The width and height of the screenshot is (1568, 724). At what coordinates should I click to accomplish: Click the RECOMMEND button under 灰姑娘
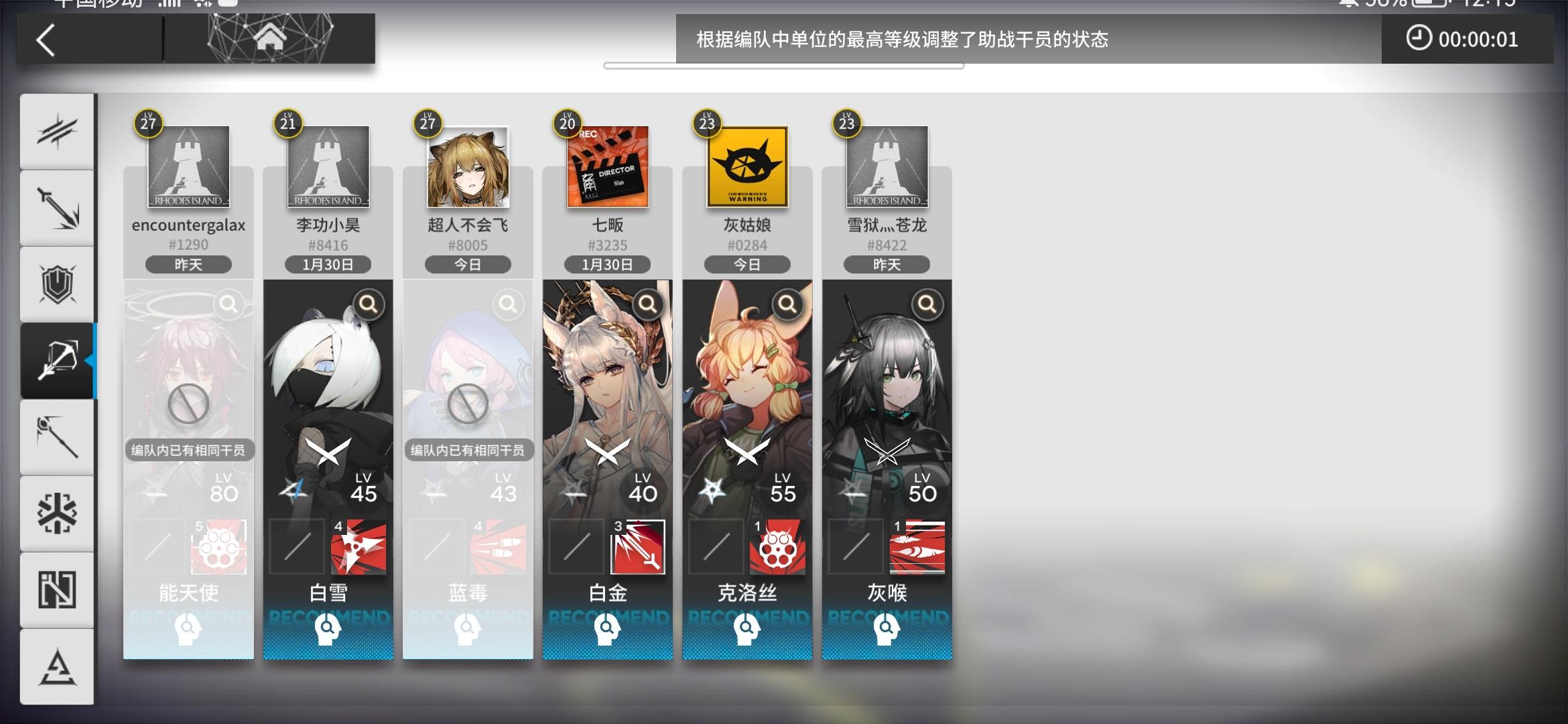(746, 629)
